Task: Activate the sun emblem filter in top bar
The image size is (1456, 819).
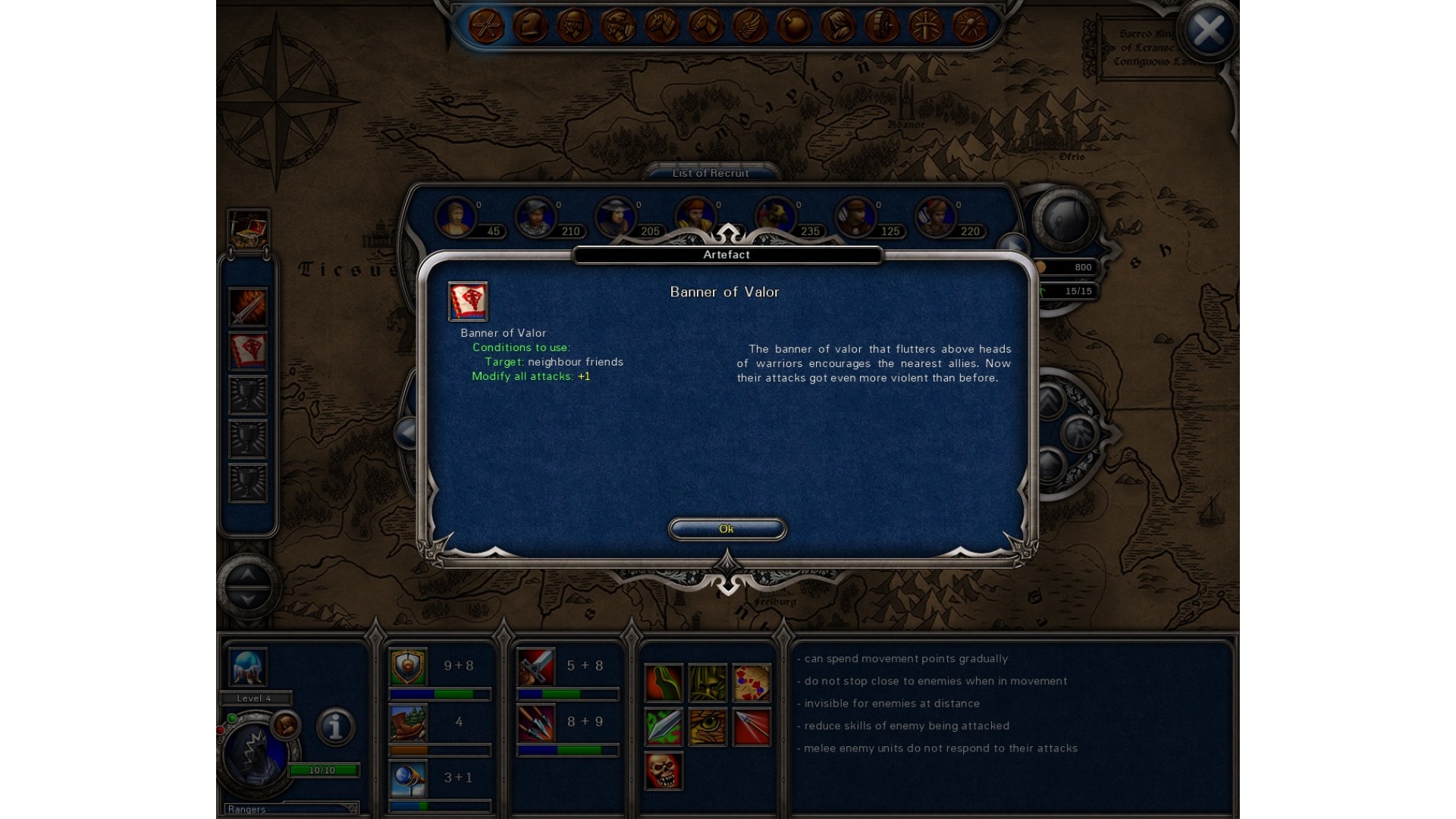Action: [x=970, y=27]
